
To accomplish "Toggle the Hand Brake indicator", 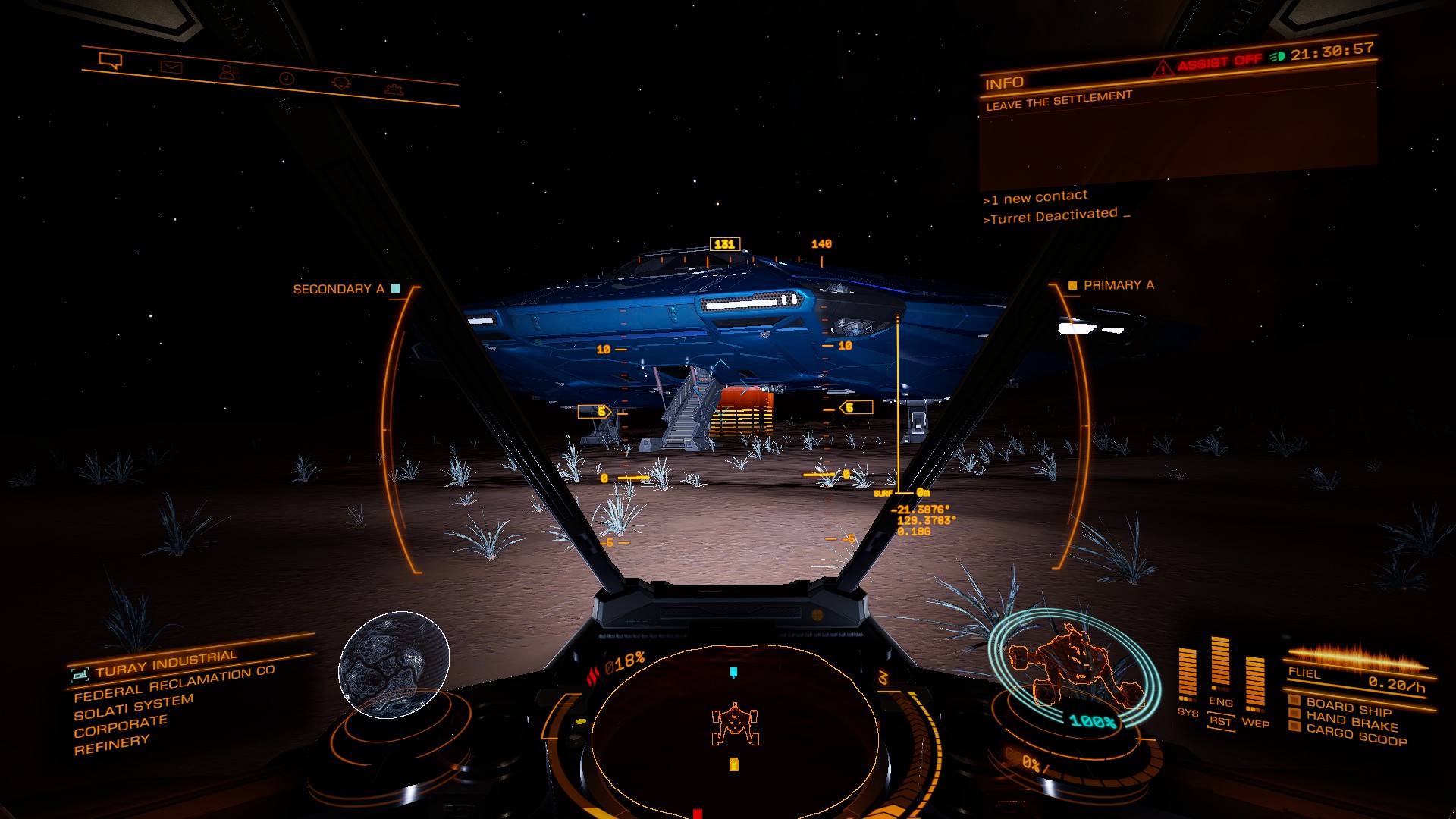I will pyautogui.click(x=1351, y=720).
